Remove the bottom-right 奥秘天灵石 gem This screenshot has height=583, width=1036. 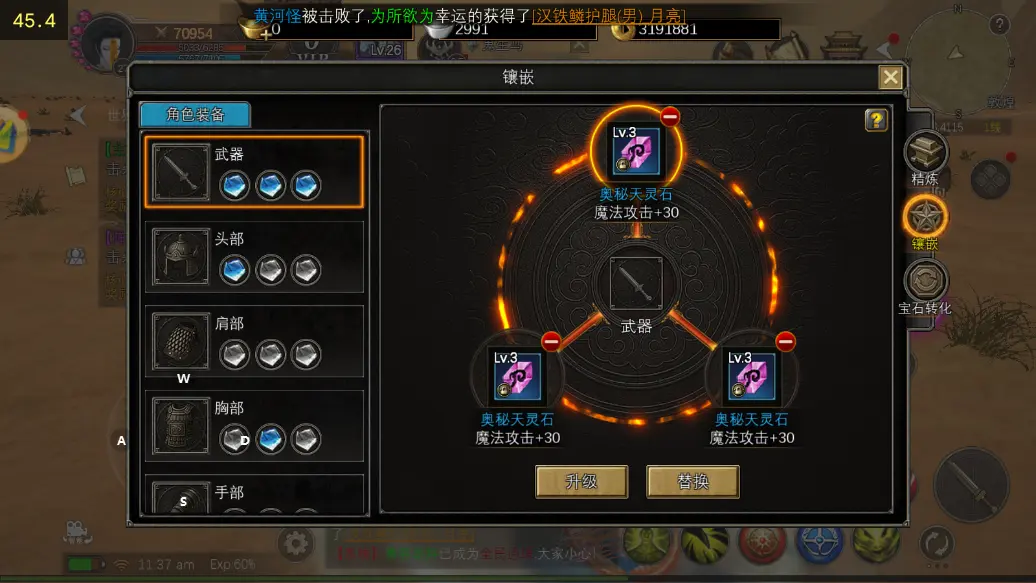pos(786,341)
